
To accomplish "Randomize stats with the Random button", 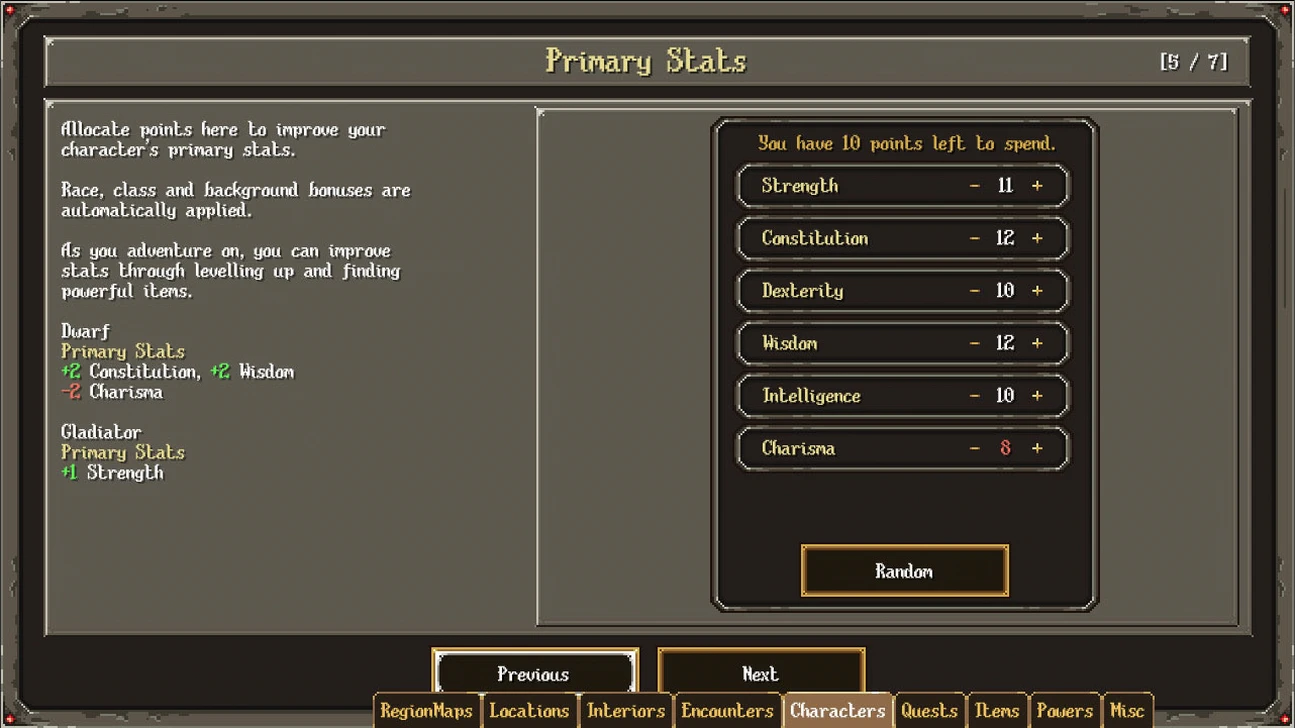I will 904,571.
